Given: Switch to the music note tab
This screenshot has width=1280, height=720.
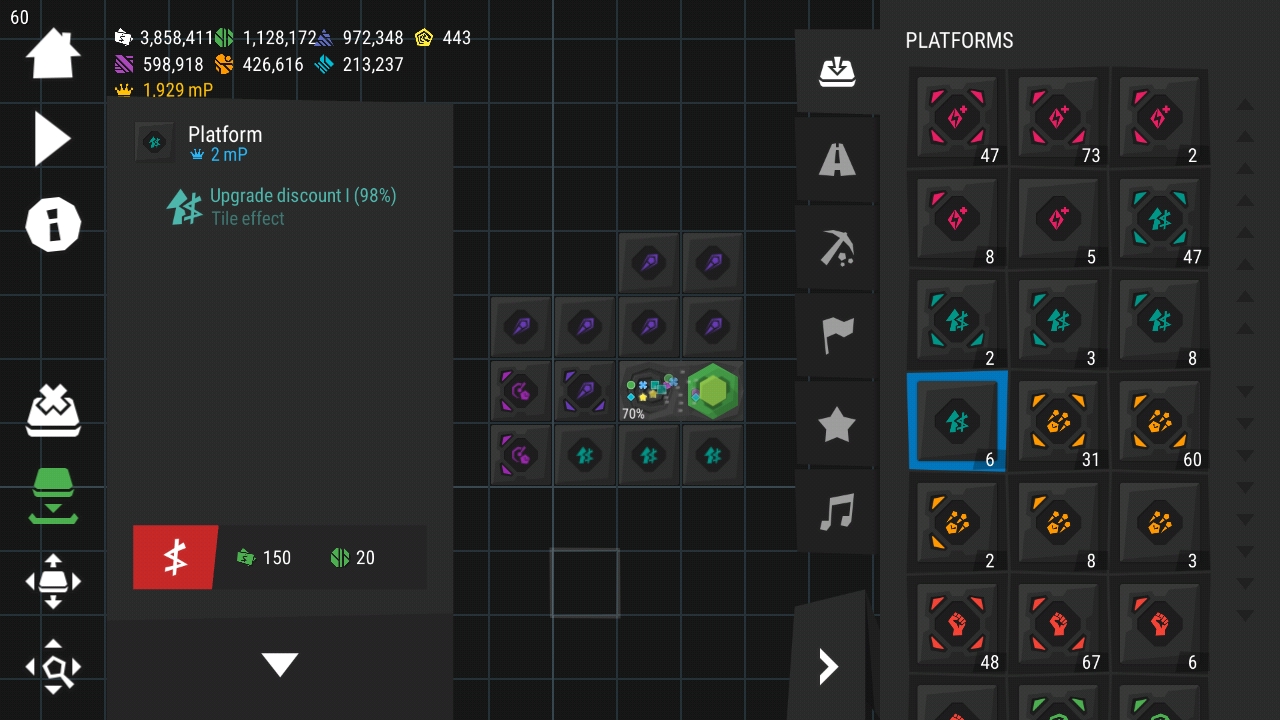Looking at the screenshot, I should pos(836,512).
